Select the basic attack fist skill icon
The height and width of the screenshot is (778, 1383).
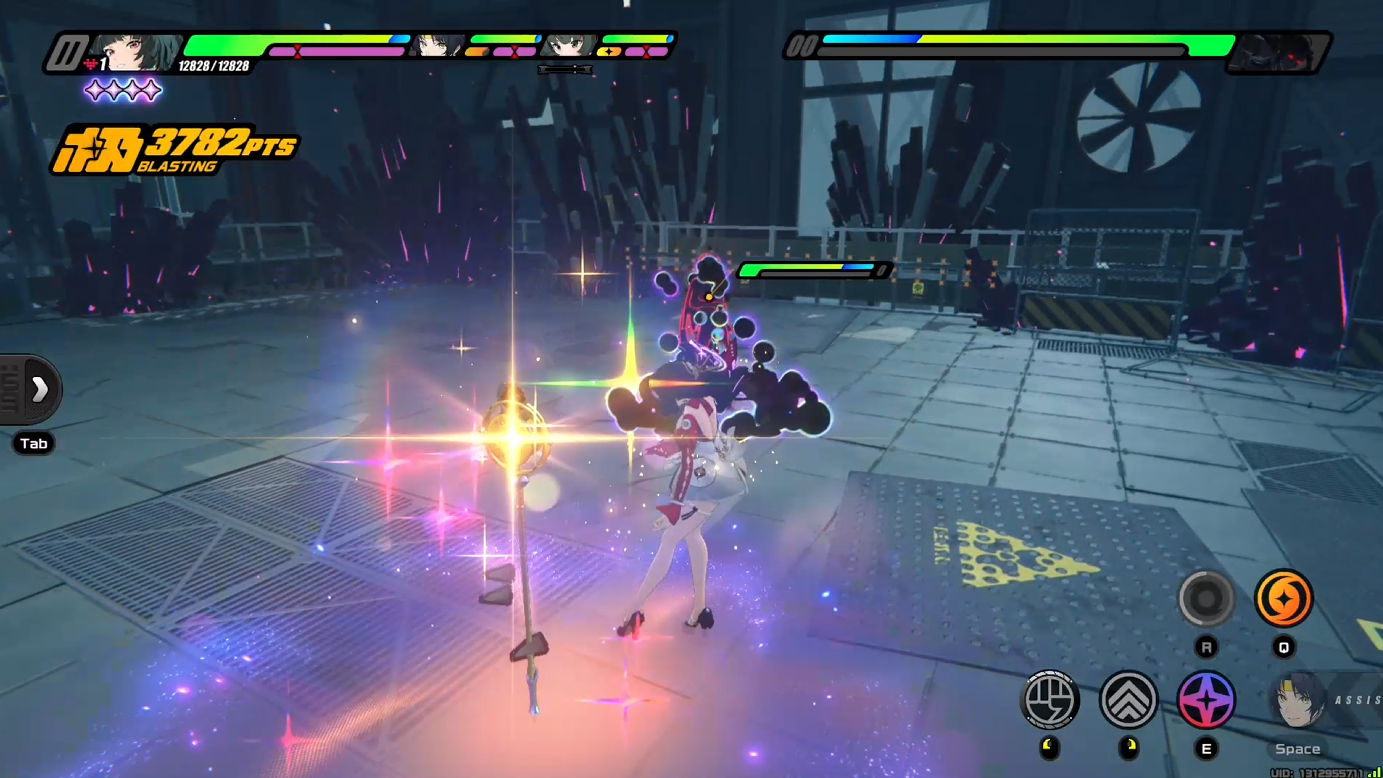pyautogui.click(x=1049, y=701)
